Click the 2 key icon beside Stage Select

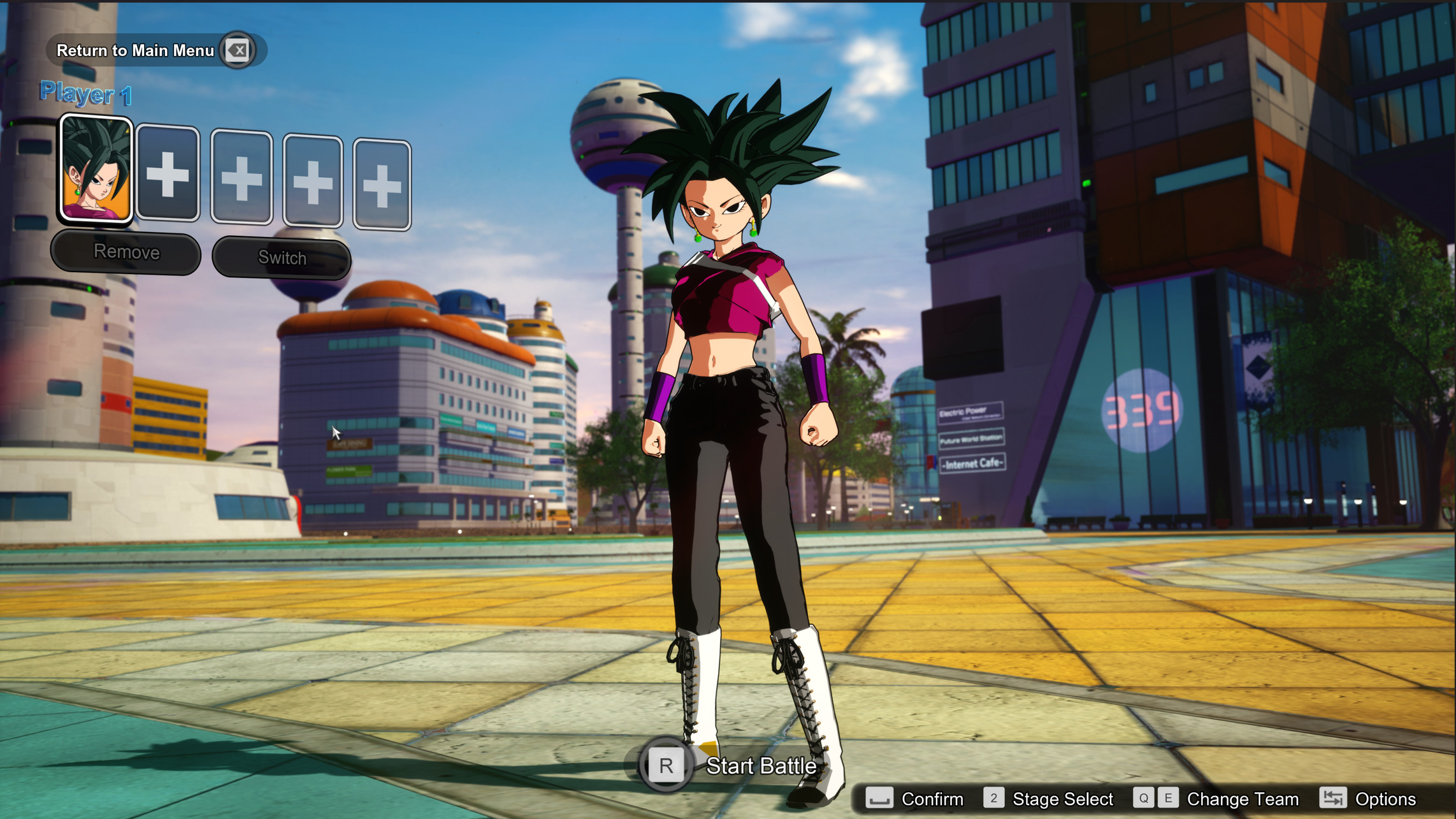click(993, 799)
